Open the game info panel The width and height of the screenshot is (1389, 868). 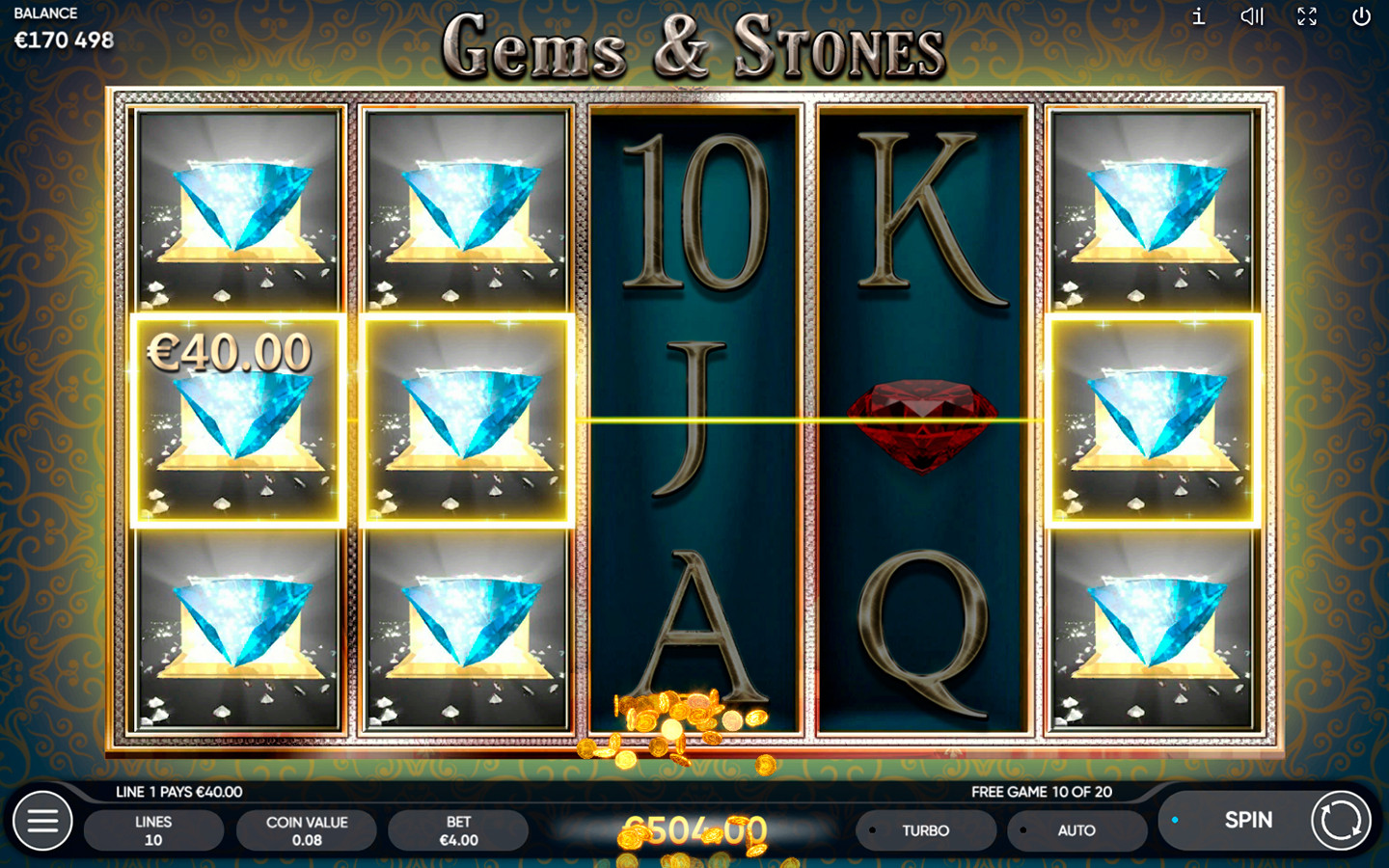click(1198, 16)
